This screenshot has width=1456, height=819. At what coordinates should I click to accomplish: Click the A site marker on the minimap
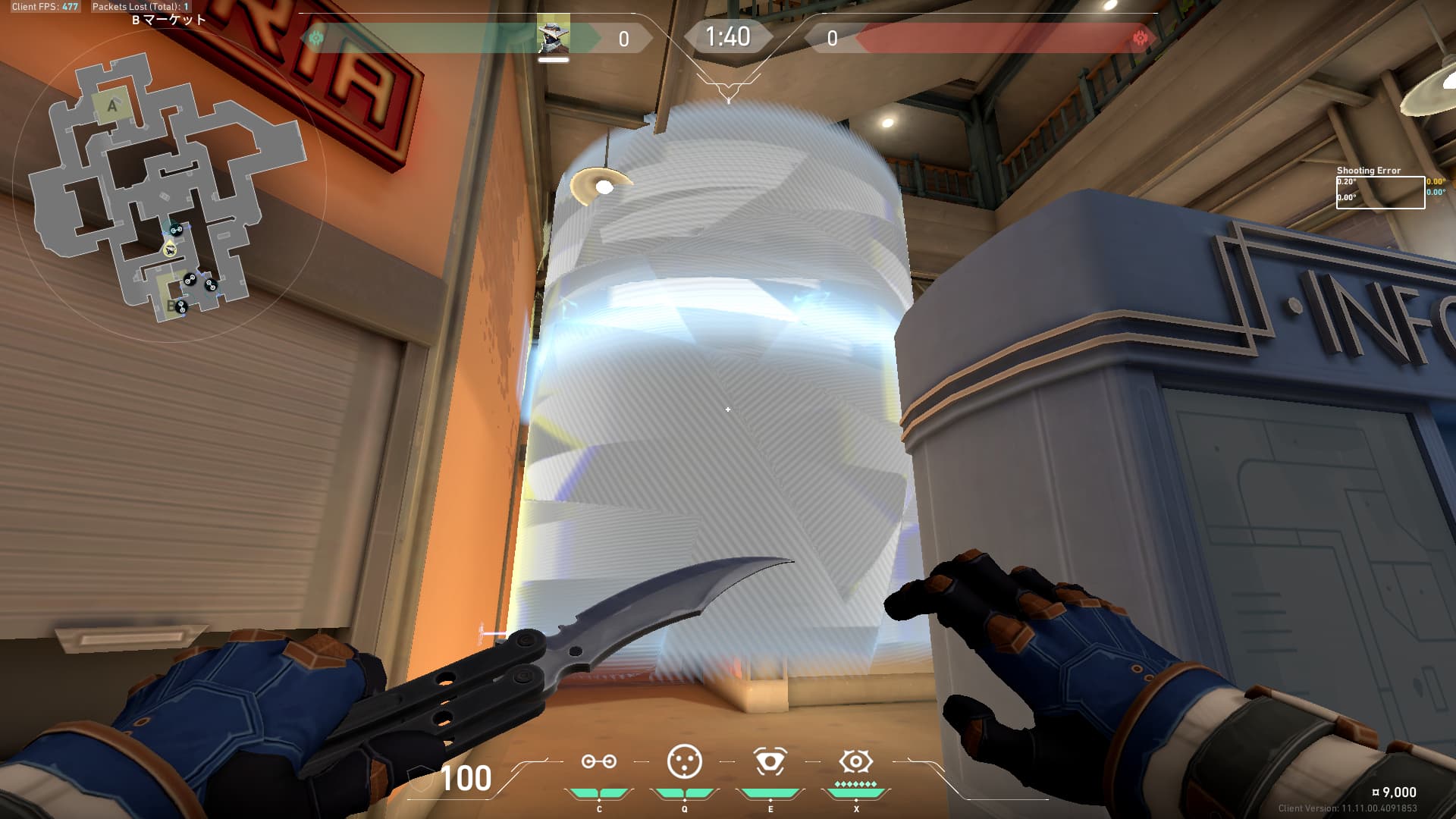[112, 106]
